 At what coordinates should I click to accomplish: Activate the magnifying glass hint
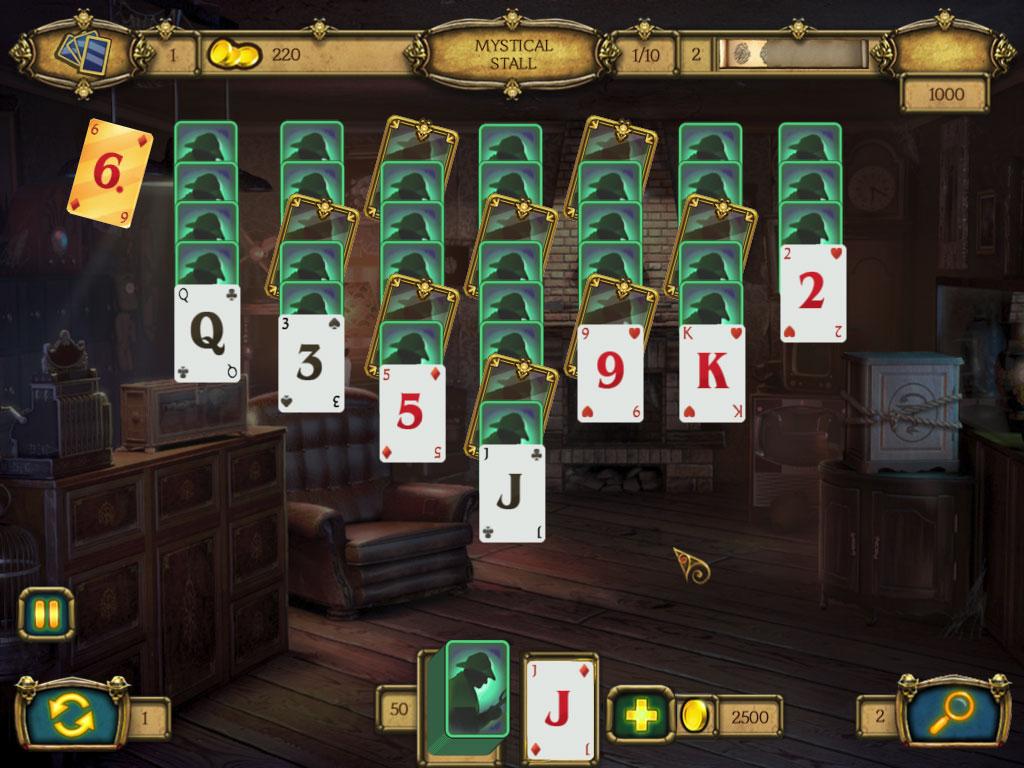point(949,713)
